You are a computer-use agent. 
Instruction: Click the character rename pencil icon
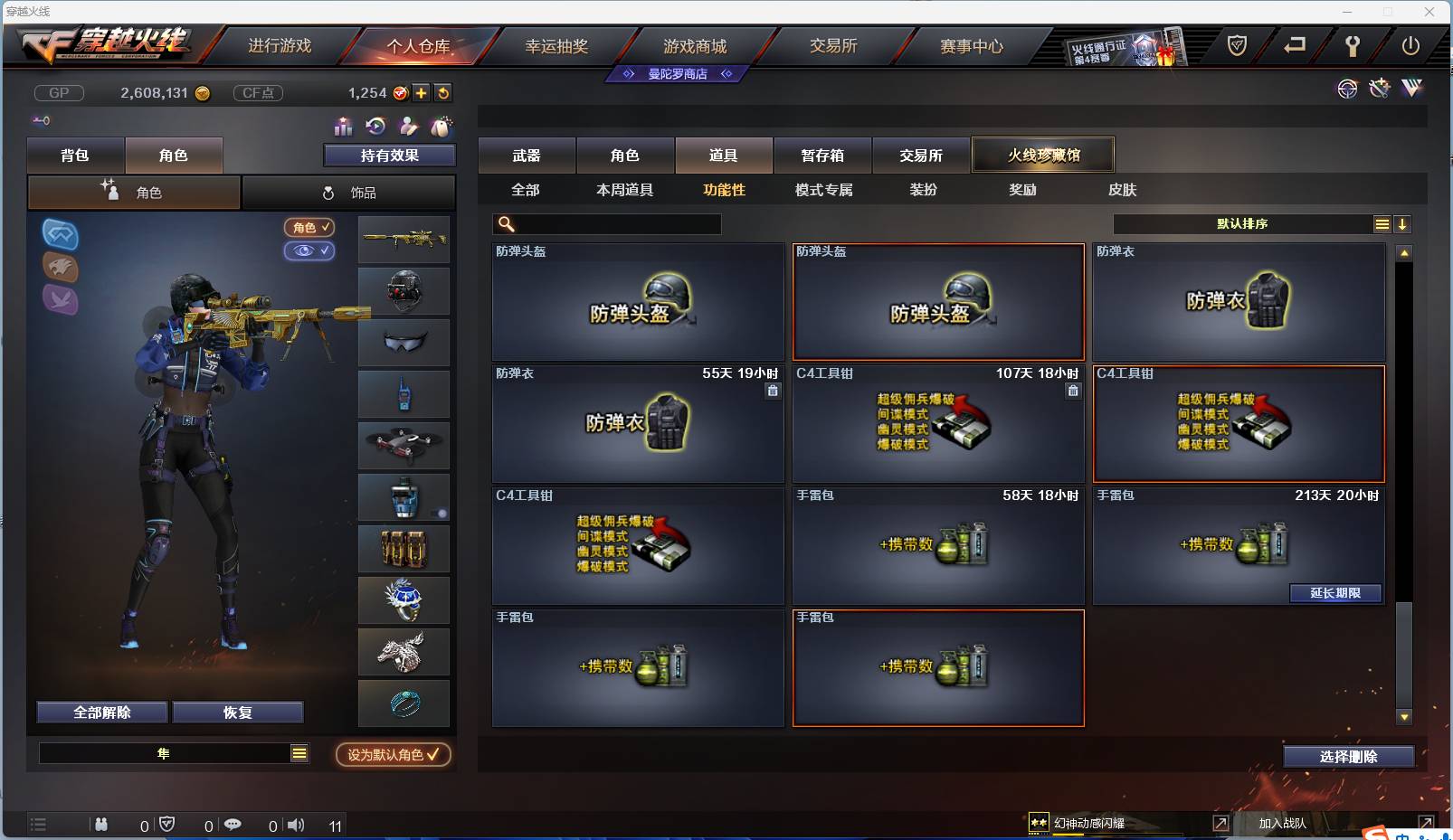coord(409,127)
